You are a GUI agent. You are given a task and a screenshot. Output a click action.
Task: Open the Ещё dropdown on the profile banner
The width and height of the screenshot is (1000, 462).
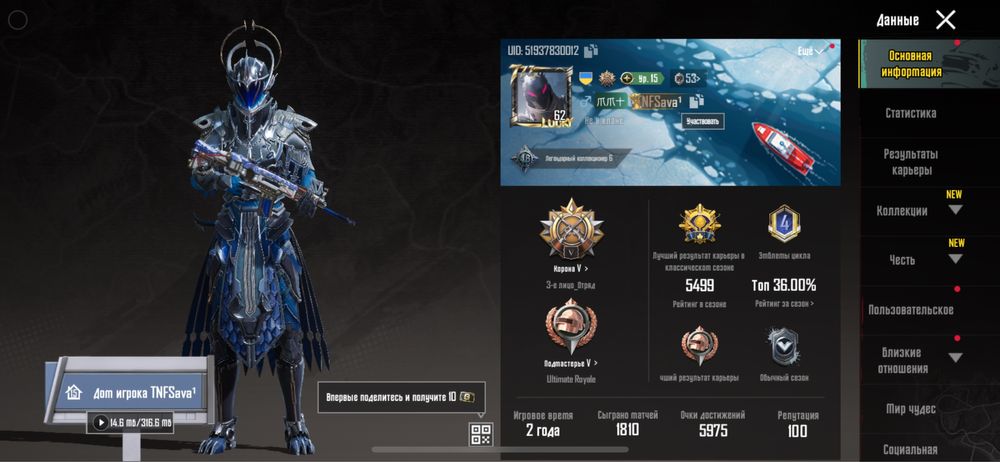(810, 51)
